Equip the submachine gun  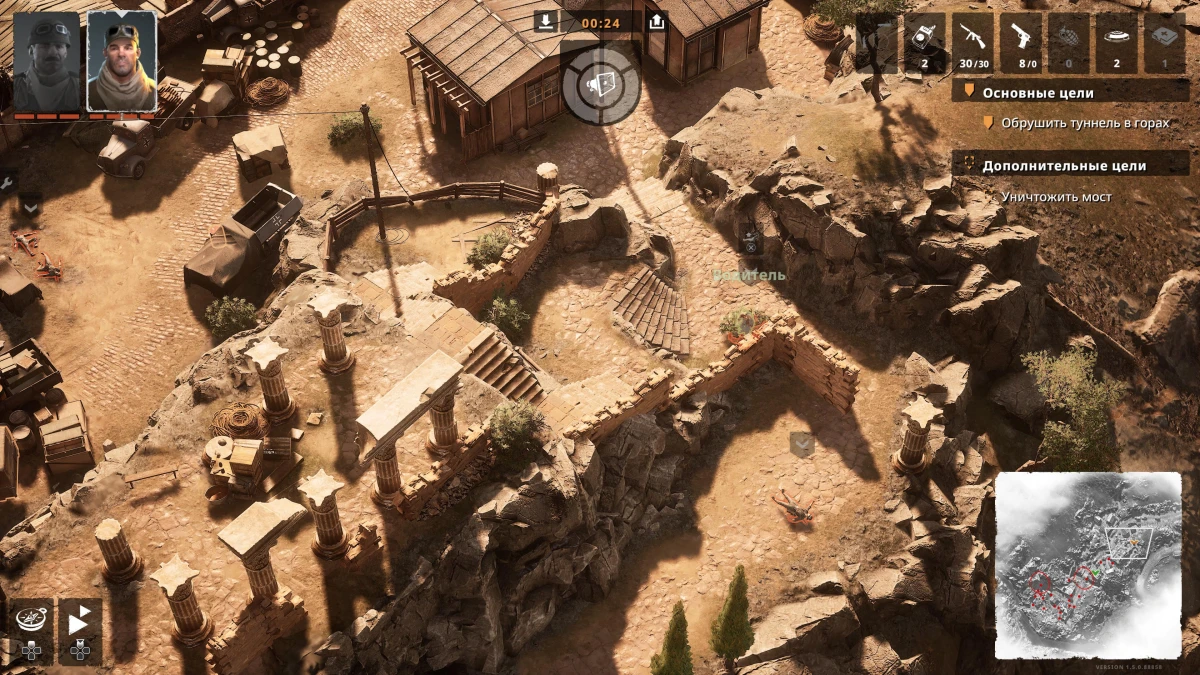pos(972,44)
